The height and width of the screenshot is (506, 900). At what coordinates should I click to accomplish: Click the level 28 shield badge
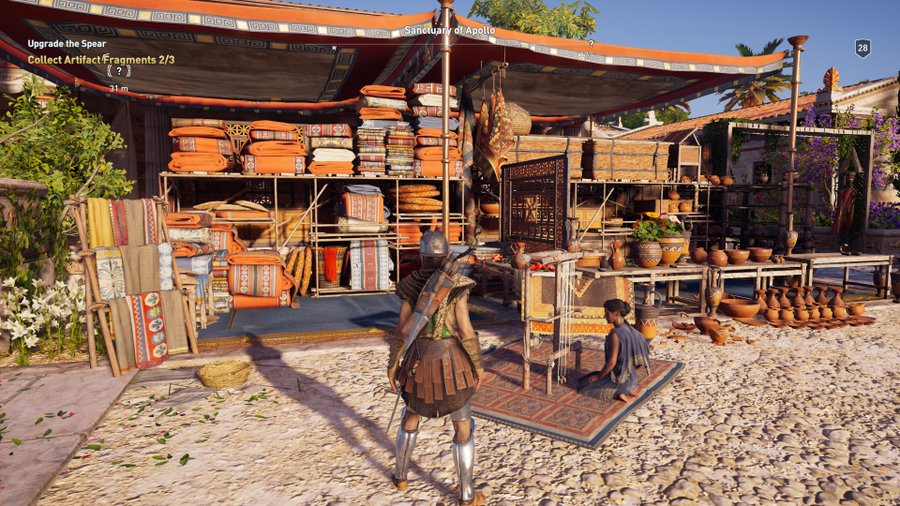(862, 48)
